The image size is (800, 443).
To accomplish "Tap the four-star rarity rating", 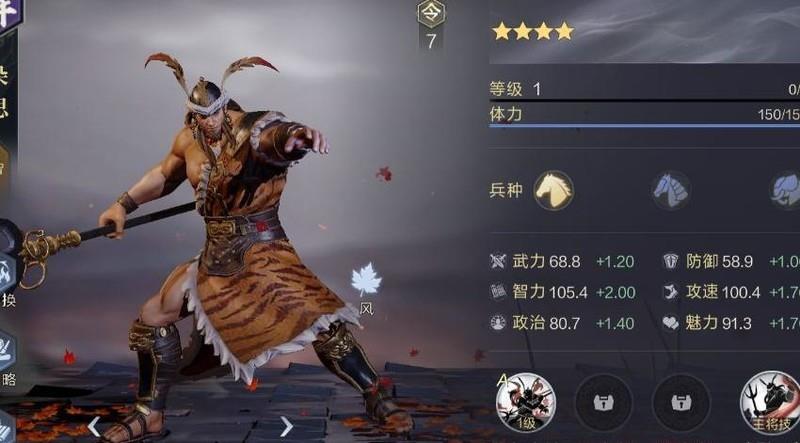I will (533, 32).
